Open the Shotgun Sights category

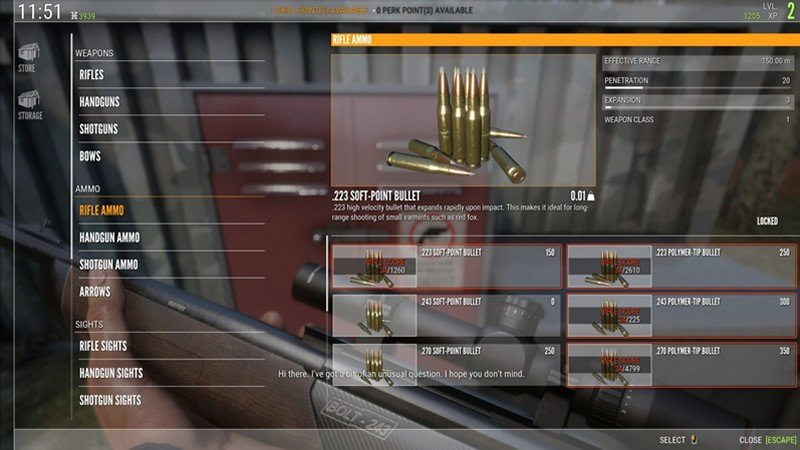coord(110,400)
